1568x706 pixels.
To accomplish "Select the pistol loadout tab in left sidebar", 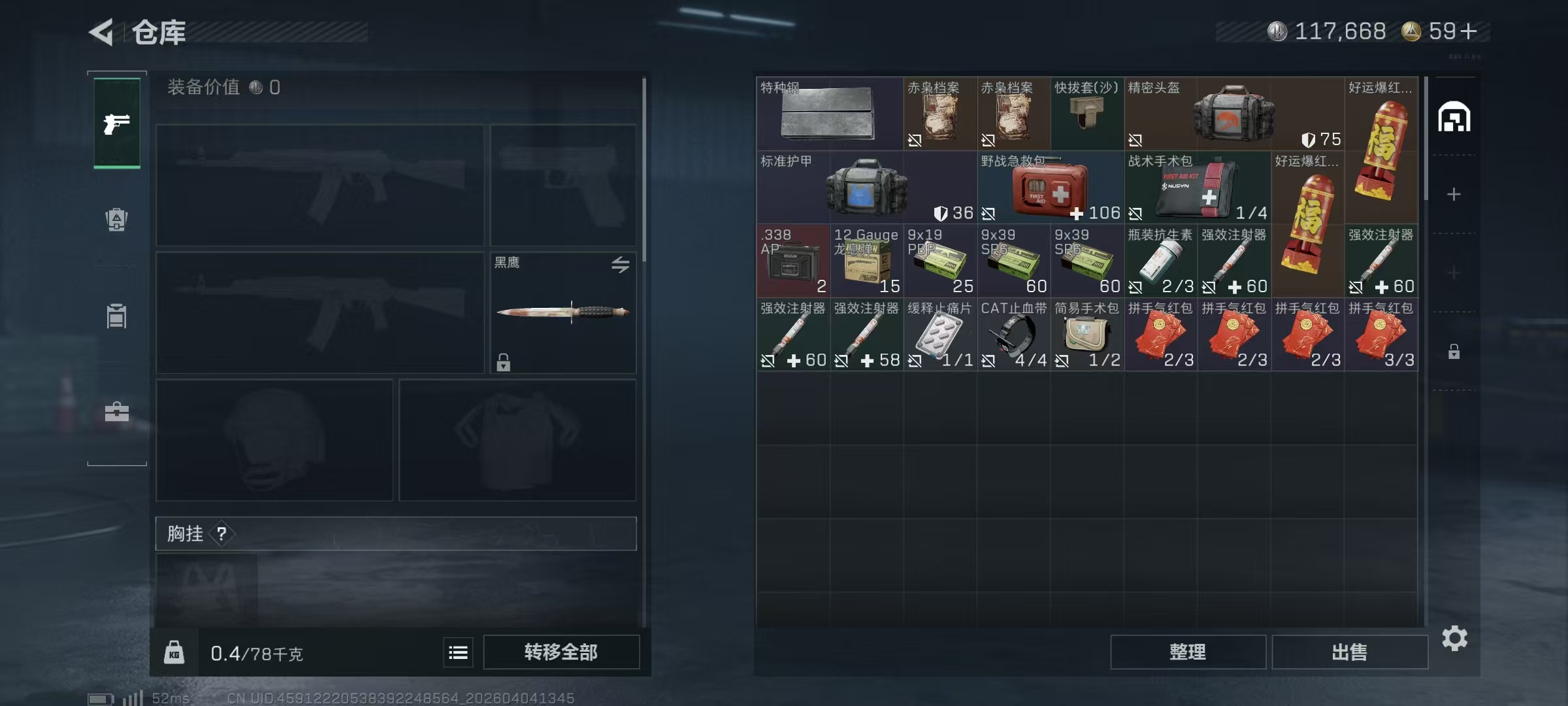I will [x=116, y=122].
